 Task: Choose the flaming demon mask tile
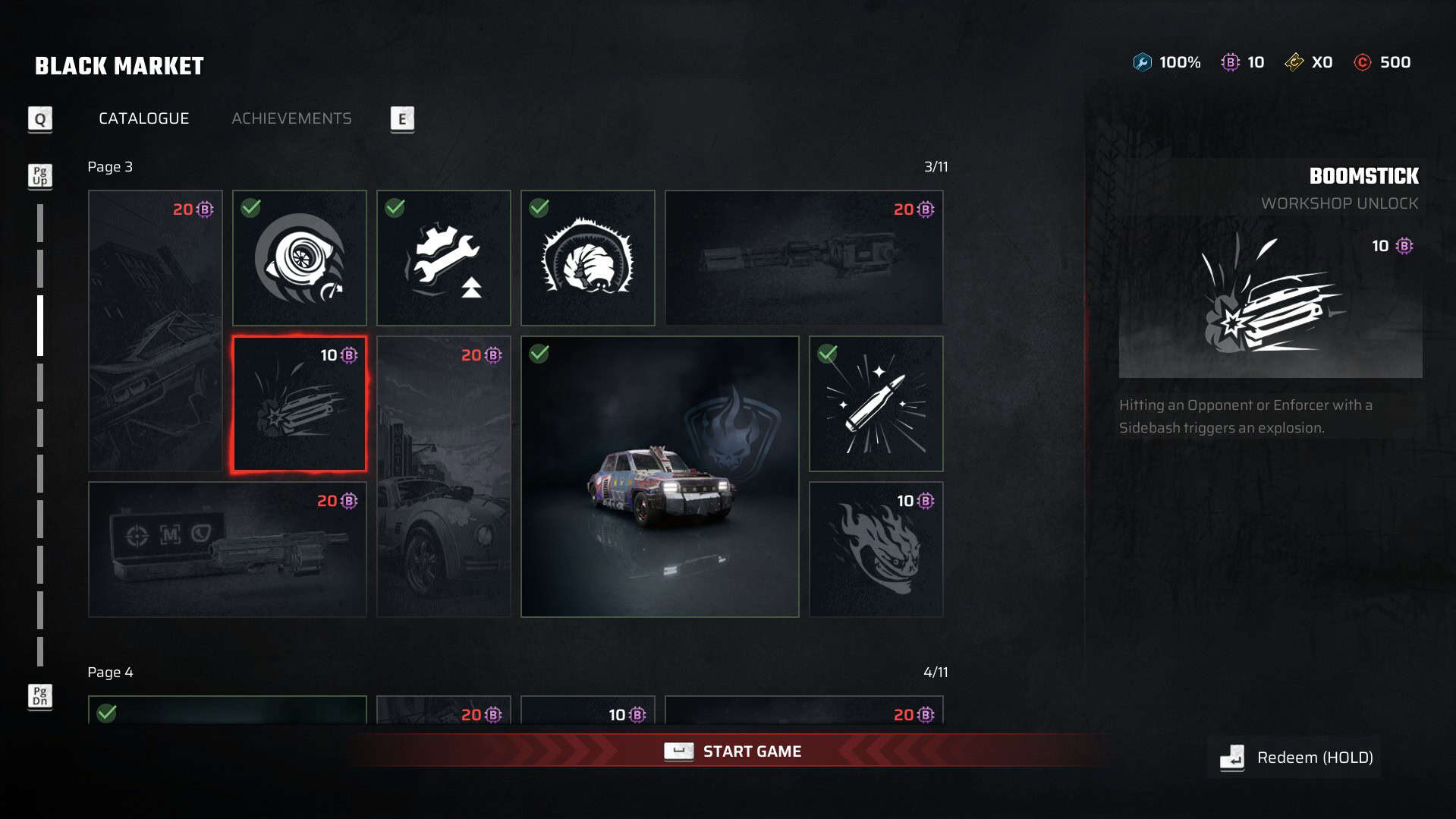pyautogui.click(x=876, y=550)
